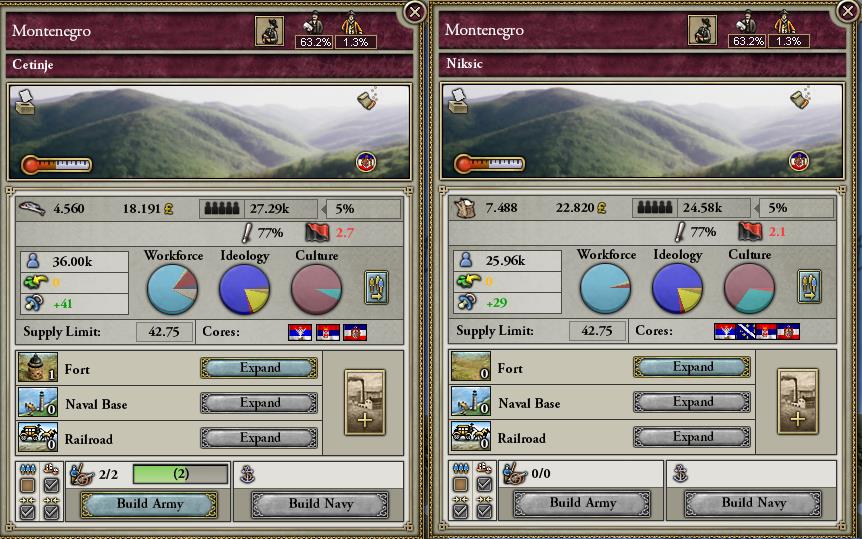Expand the Railroad in Cetinje

point(260,438)
